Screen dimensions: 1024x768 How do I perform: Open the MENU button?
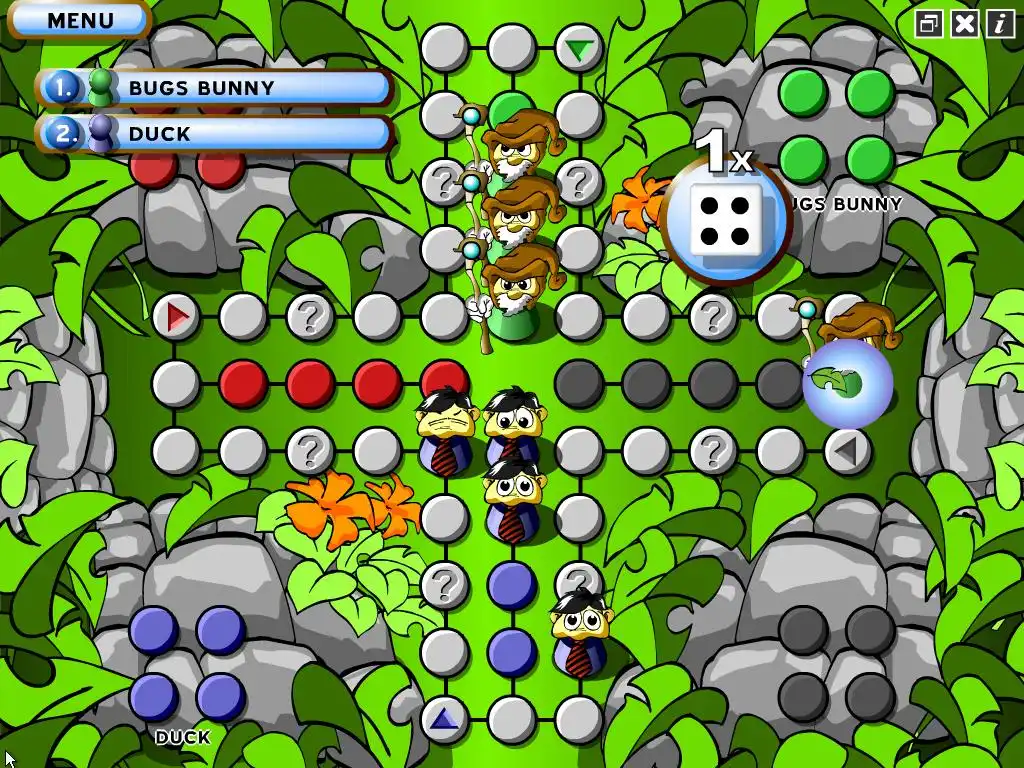click(78, 20)
